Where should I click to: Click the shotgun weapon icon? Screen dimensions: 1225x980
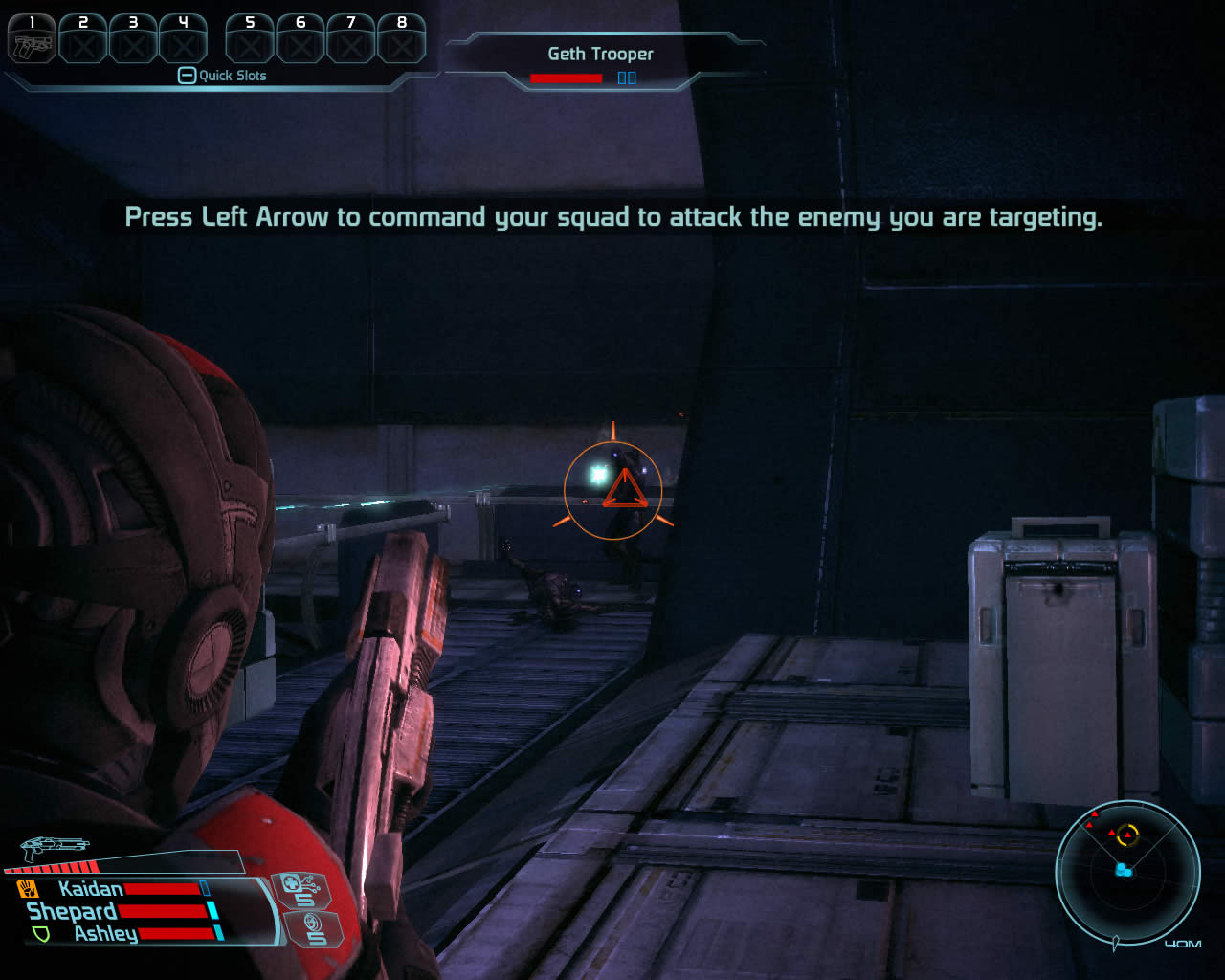pyautogui.click(x=55, y=847)
